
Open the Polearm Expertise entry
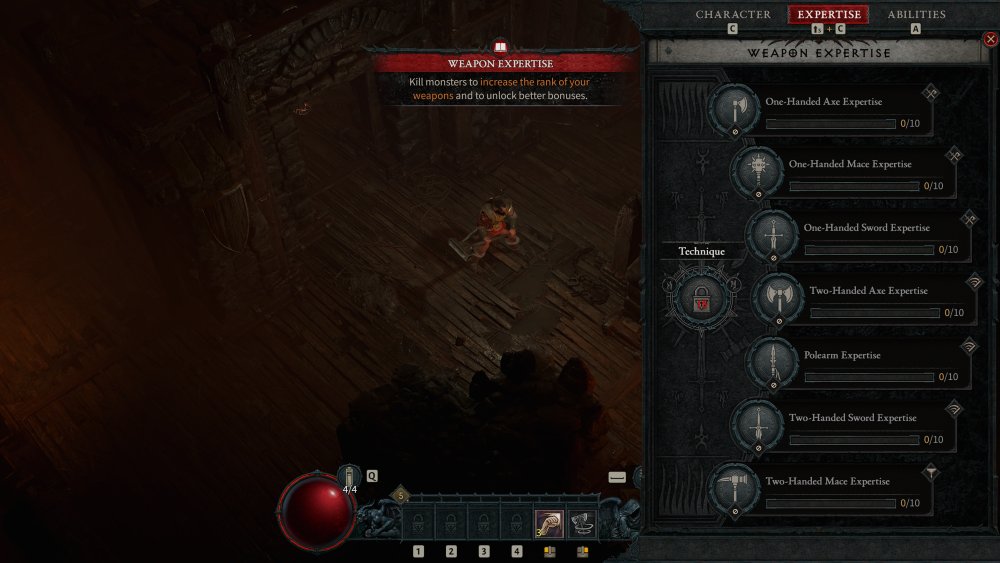point(772,362)
